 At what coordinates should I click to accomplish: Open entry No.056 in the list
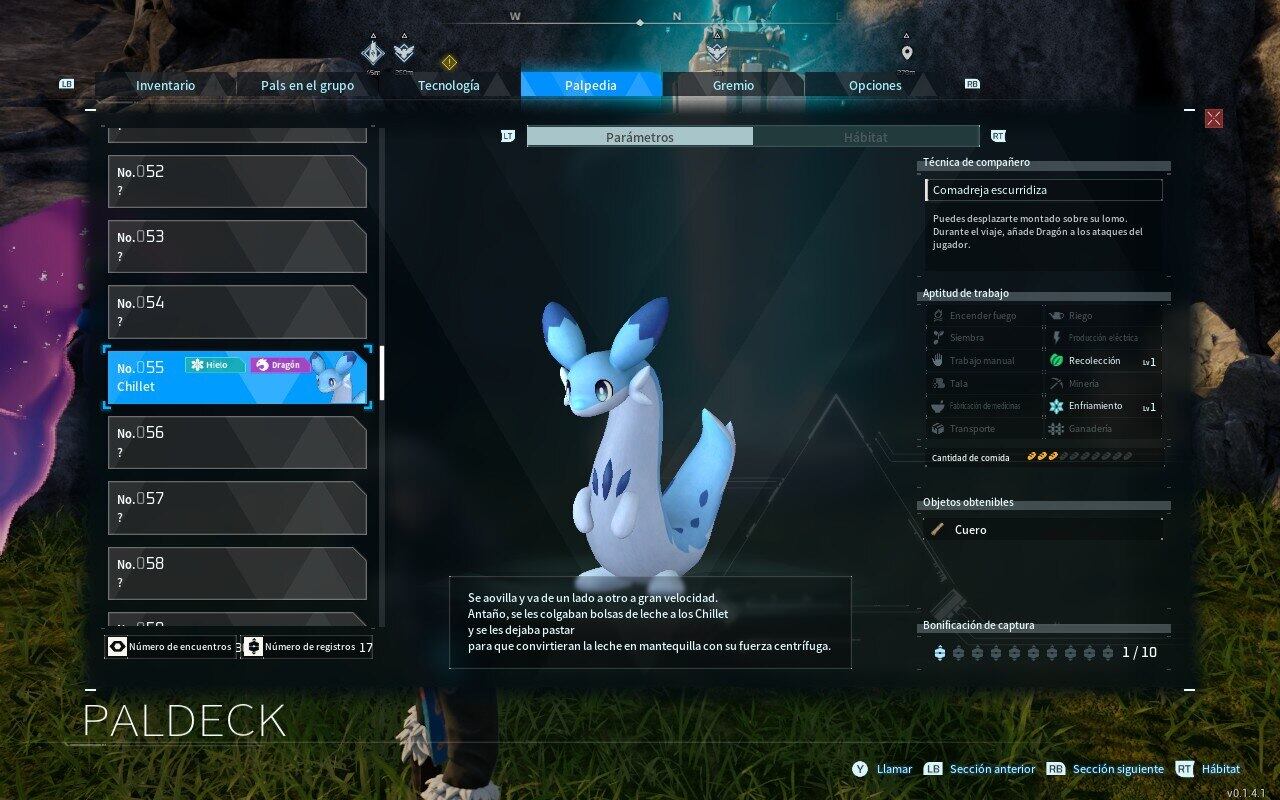[237, 442]
